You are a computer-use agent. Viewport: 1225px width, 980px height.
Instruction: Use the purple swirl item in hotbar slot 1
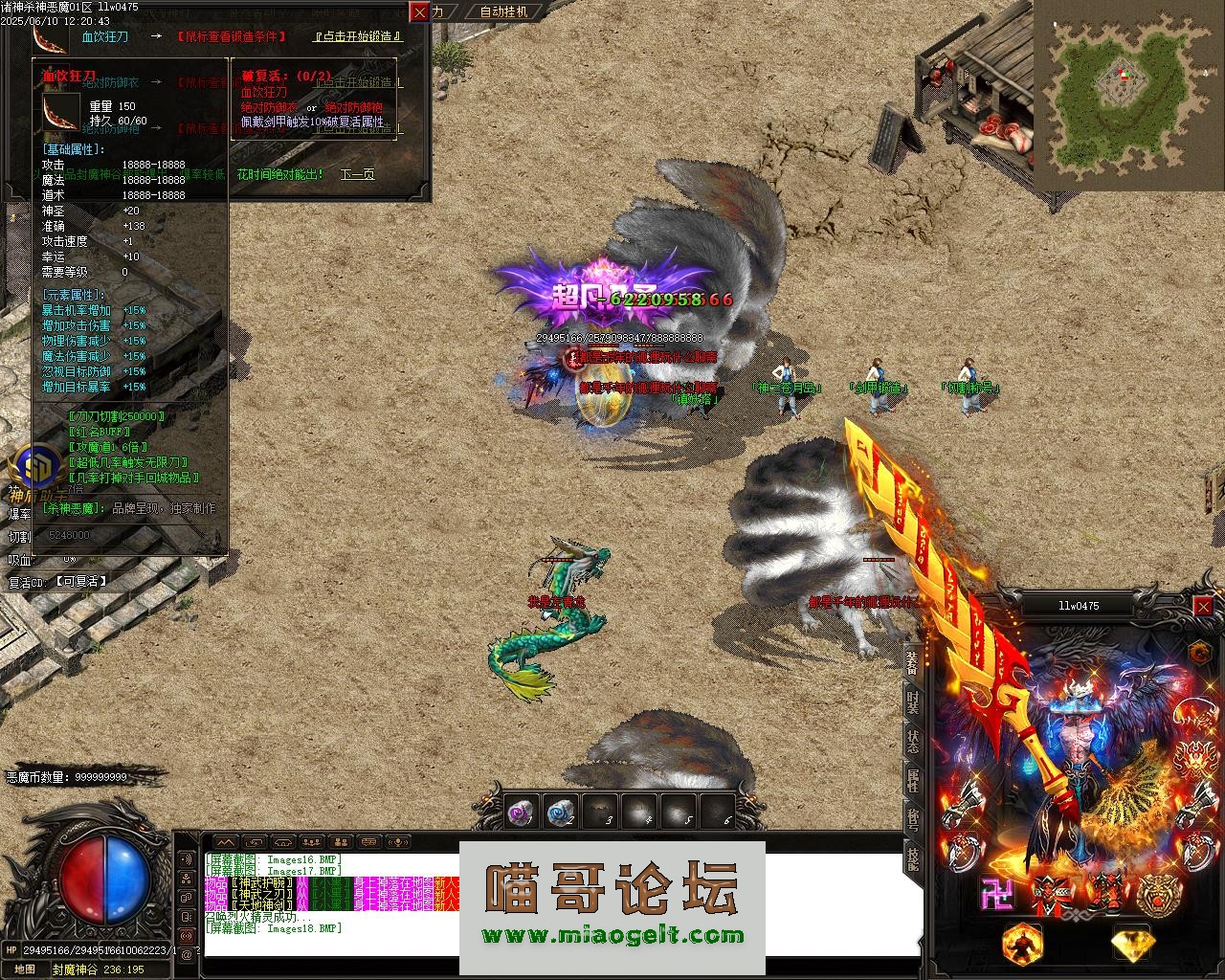pyautogui.click(x=520, y=813)
